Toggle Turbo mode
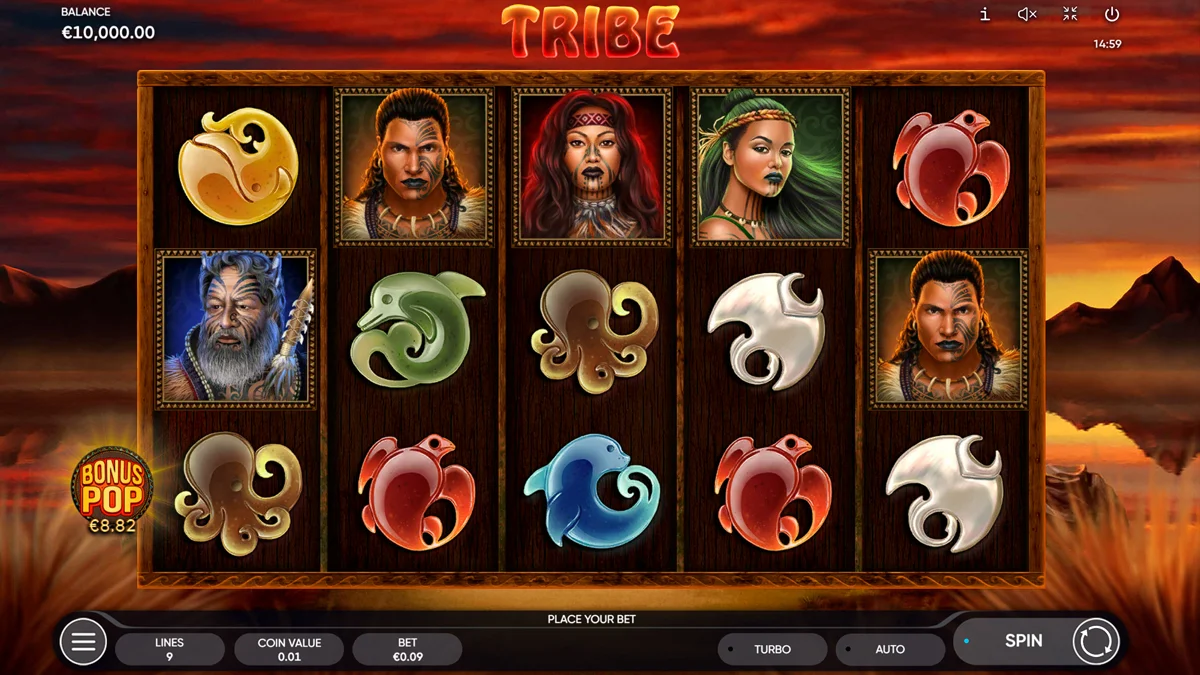Screen dimensions: 1200x675 (x=772, y=649)
